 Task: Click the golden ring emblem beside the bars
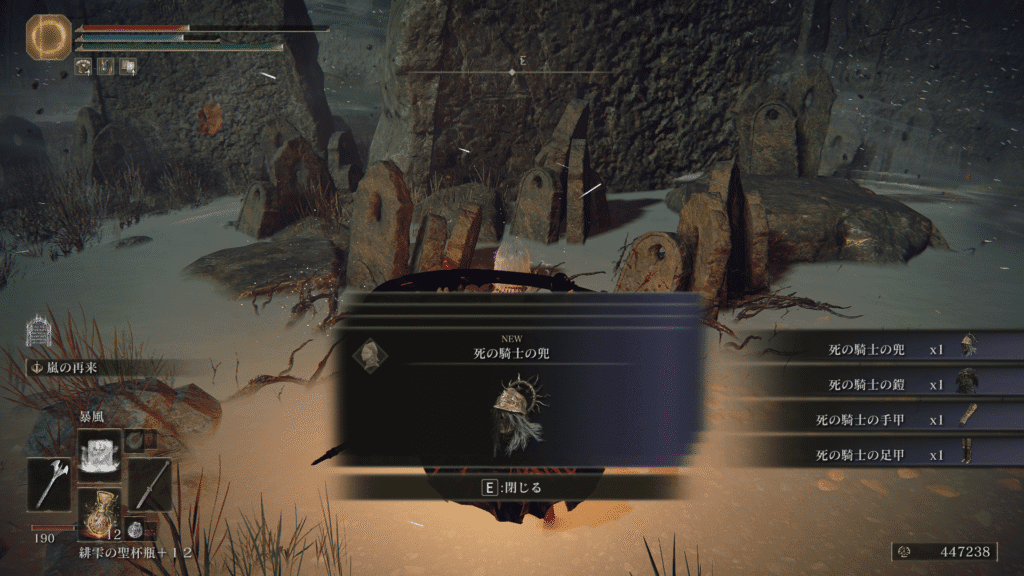coord(46,35)
